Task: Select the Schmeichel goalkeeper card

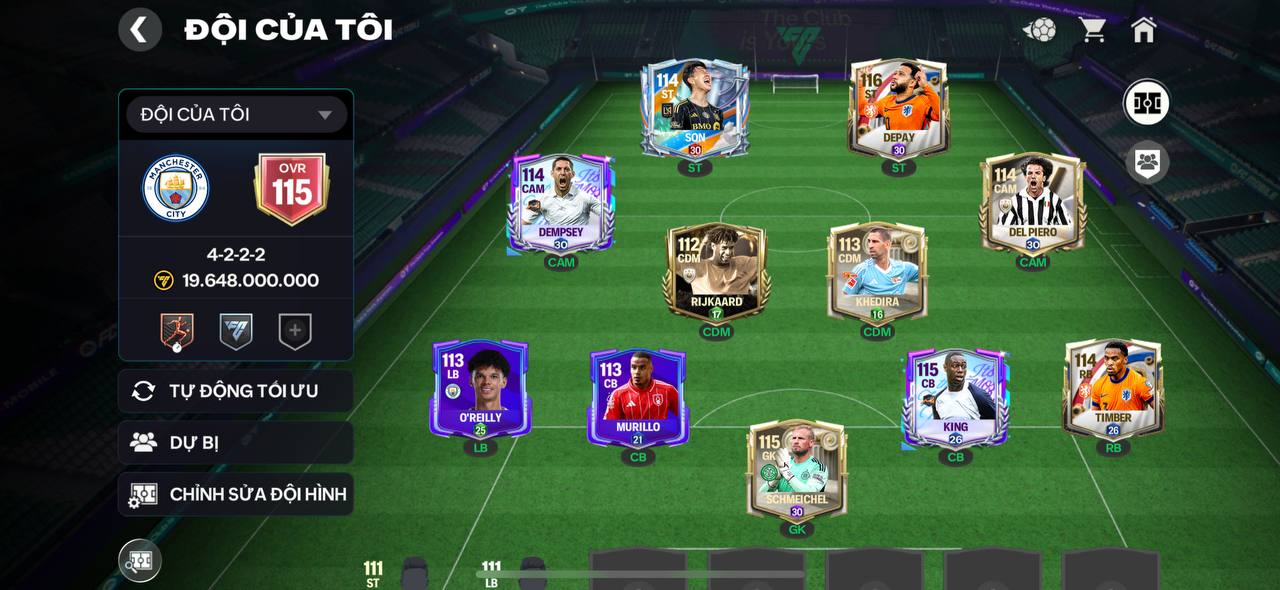Action: 796,469
